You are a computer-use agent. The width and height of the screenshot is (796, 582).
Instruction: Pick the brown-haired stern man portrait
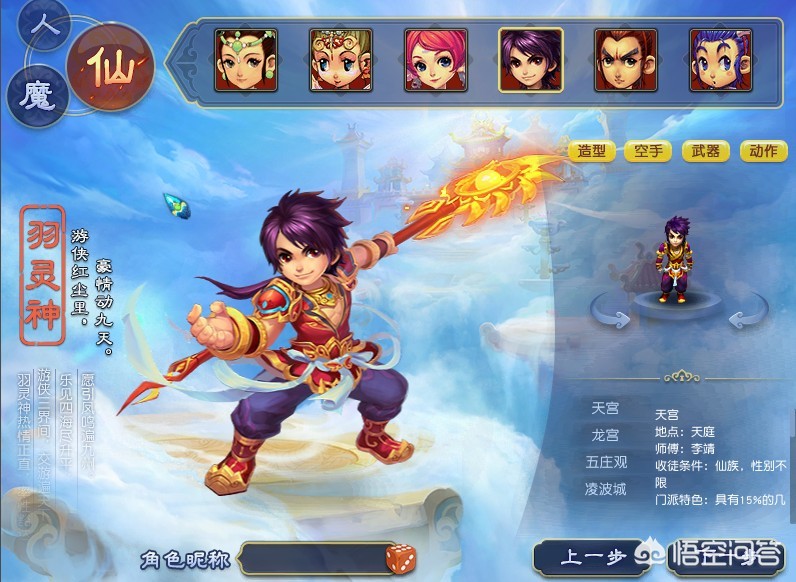[x=626, y=59]
